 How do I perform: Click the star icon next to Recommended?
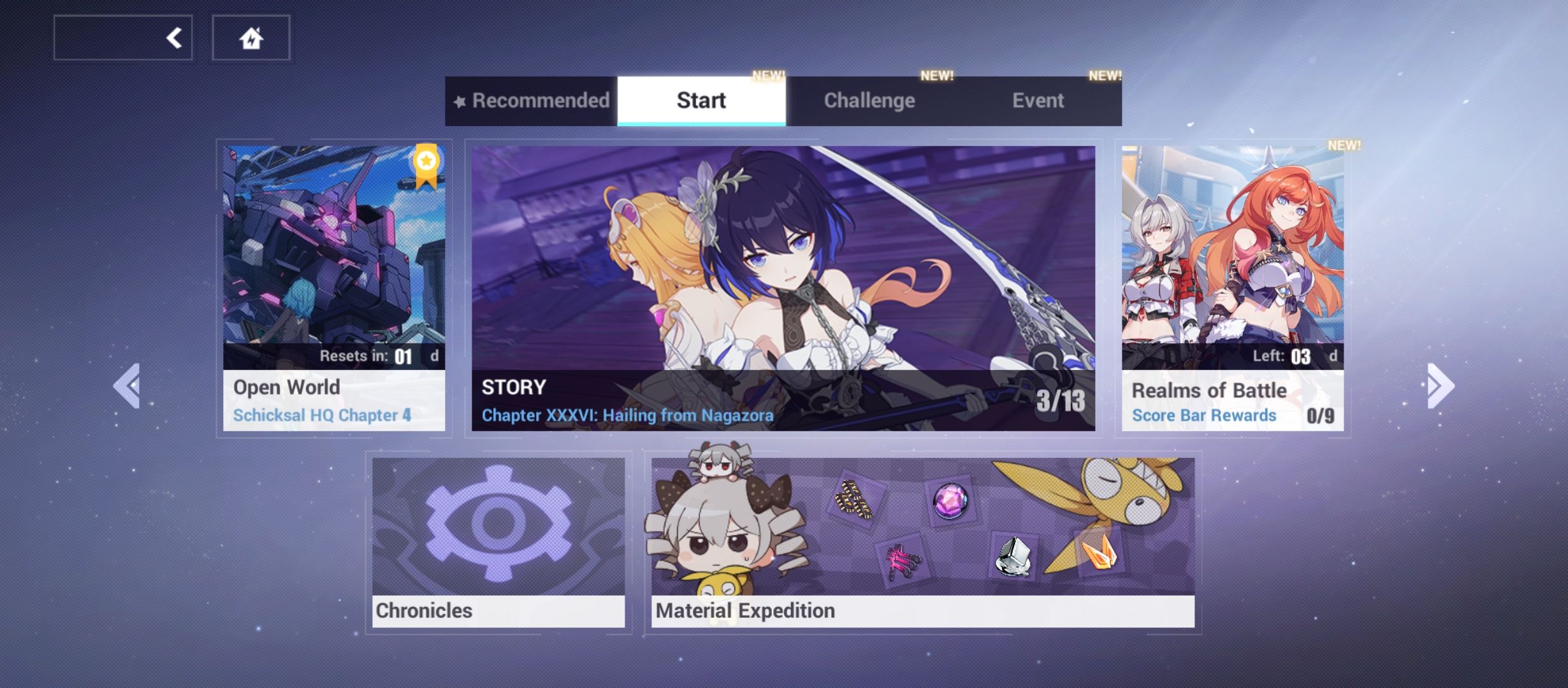460,100
